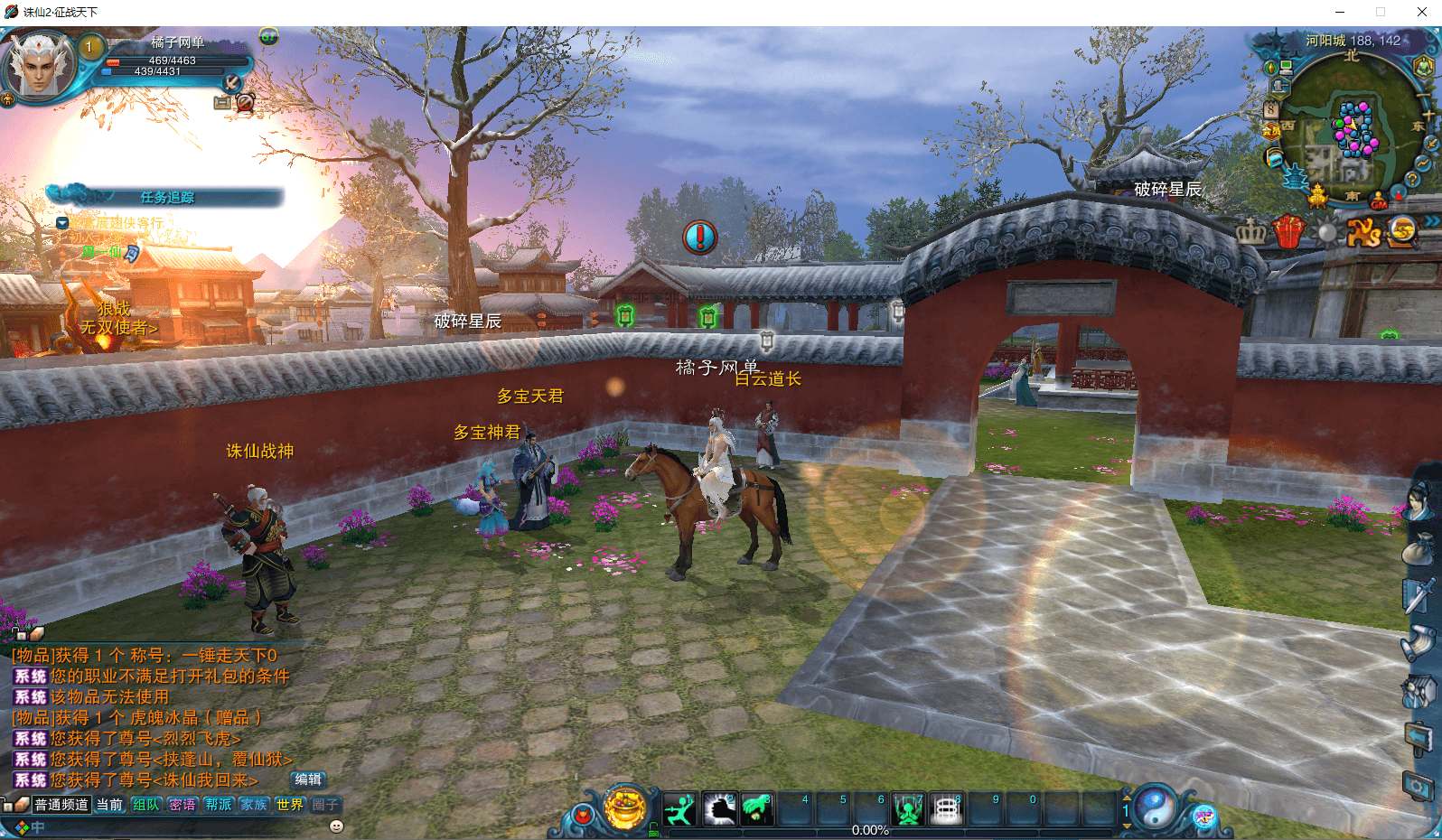
Task: Open the 密语 whisper chat tab
Action: click(x=182, y=804)
